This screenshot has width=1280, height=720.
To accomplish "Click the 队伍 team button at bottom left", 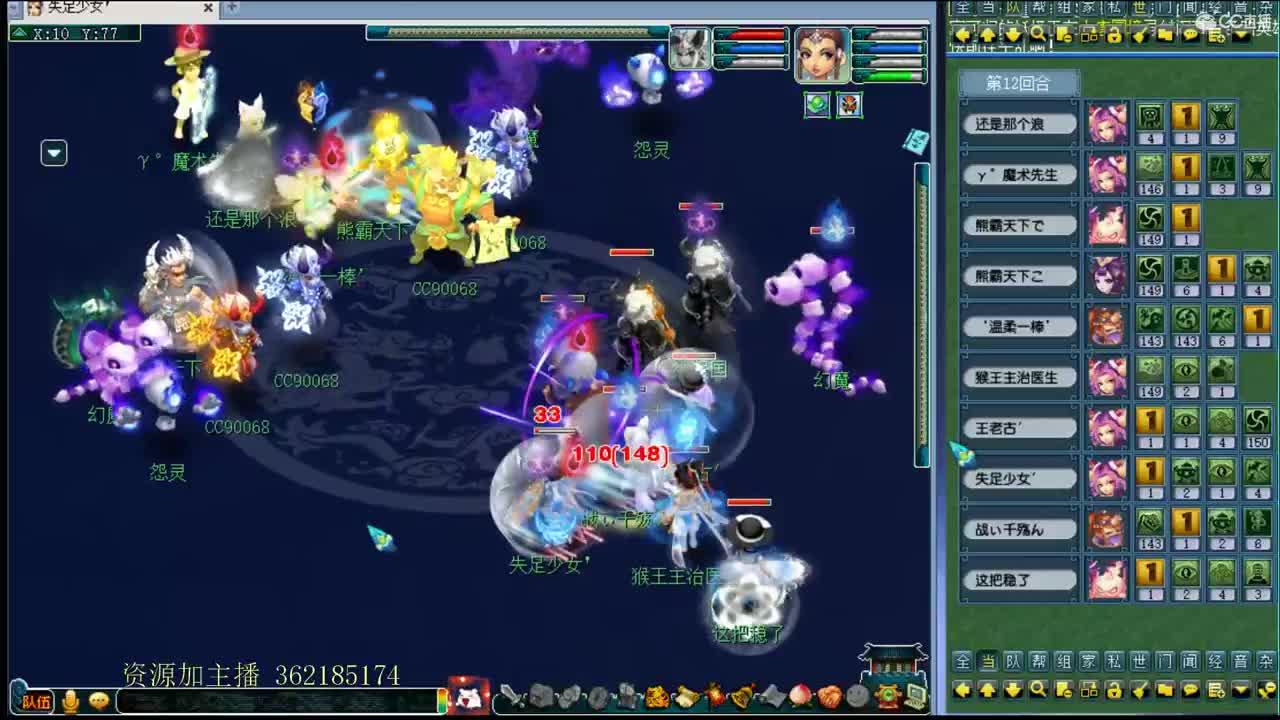I will pyautogui.click(x=37, y=702).
